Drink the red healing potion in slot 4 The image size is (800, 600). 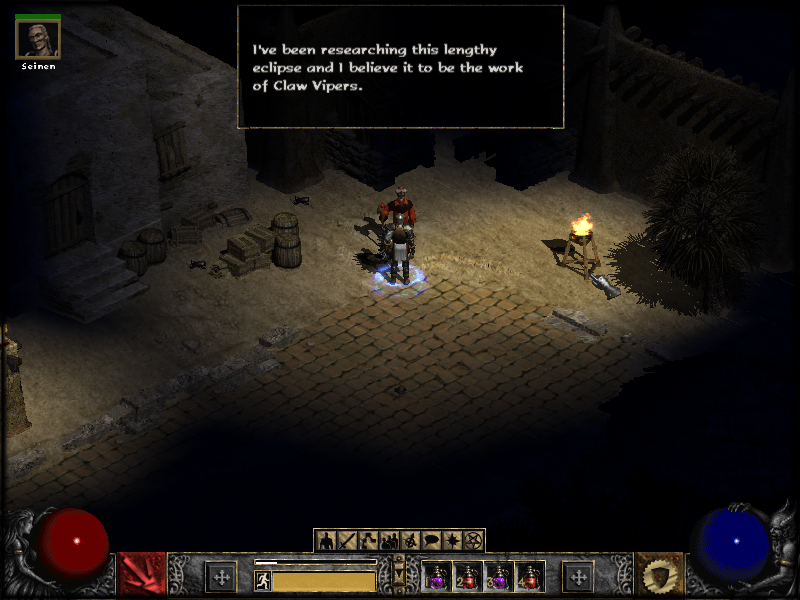coord(530,577)
